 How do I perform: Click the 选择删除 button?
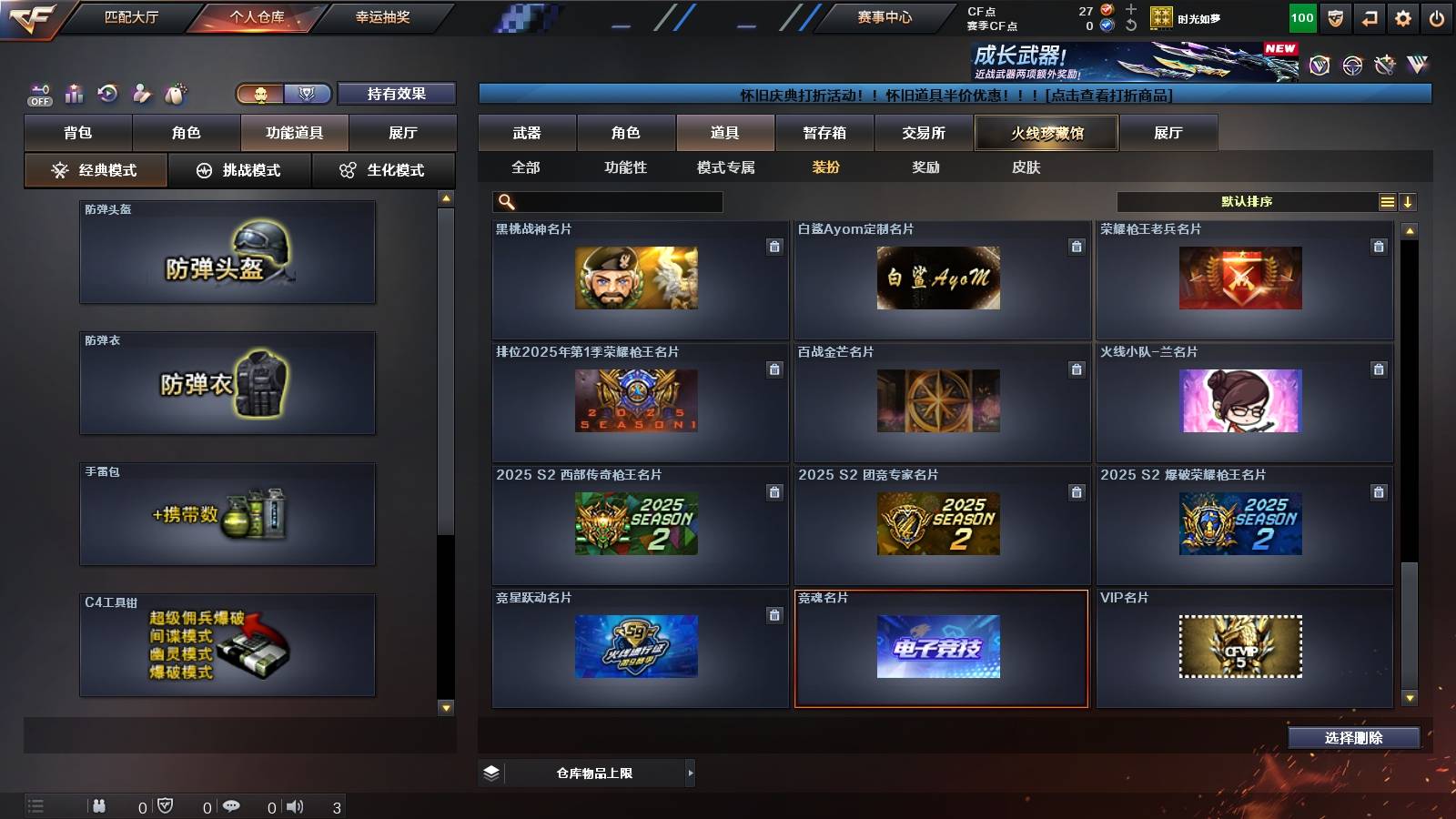pos(1353,737)
